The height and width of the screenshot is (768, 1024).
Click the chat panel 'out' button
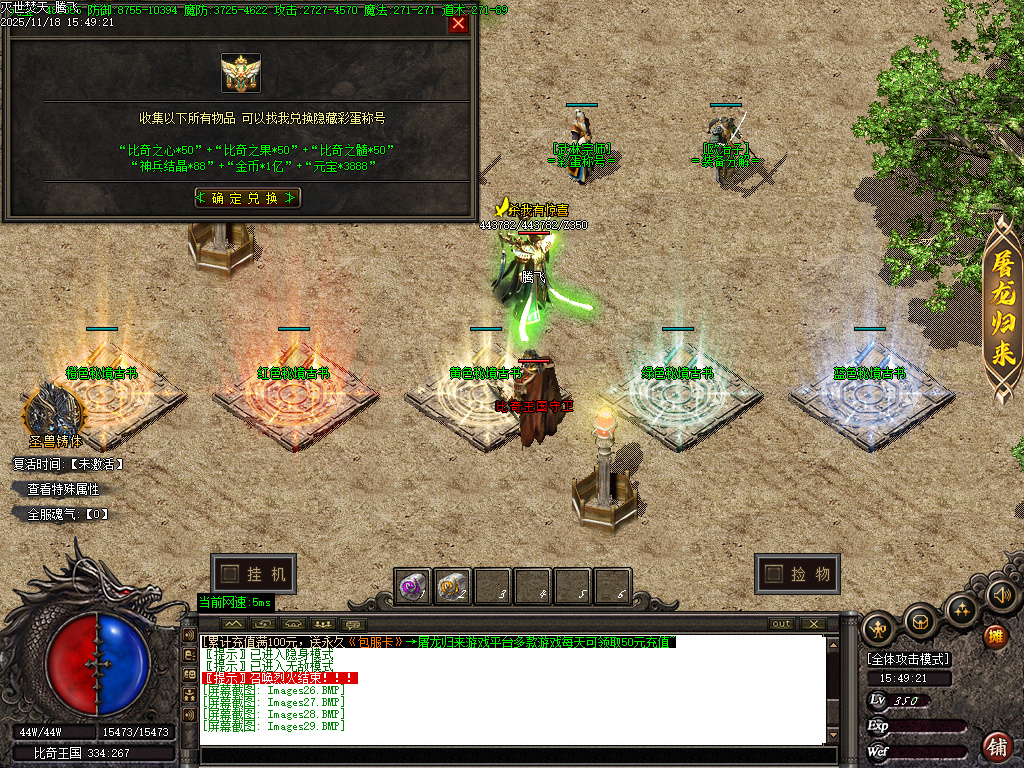point(781,624)
